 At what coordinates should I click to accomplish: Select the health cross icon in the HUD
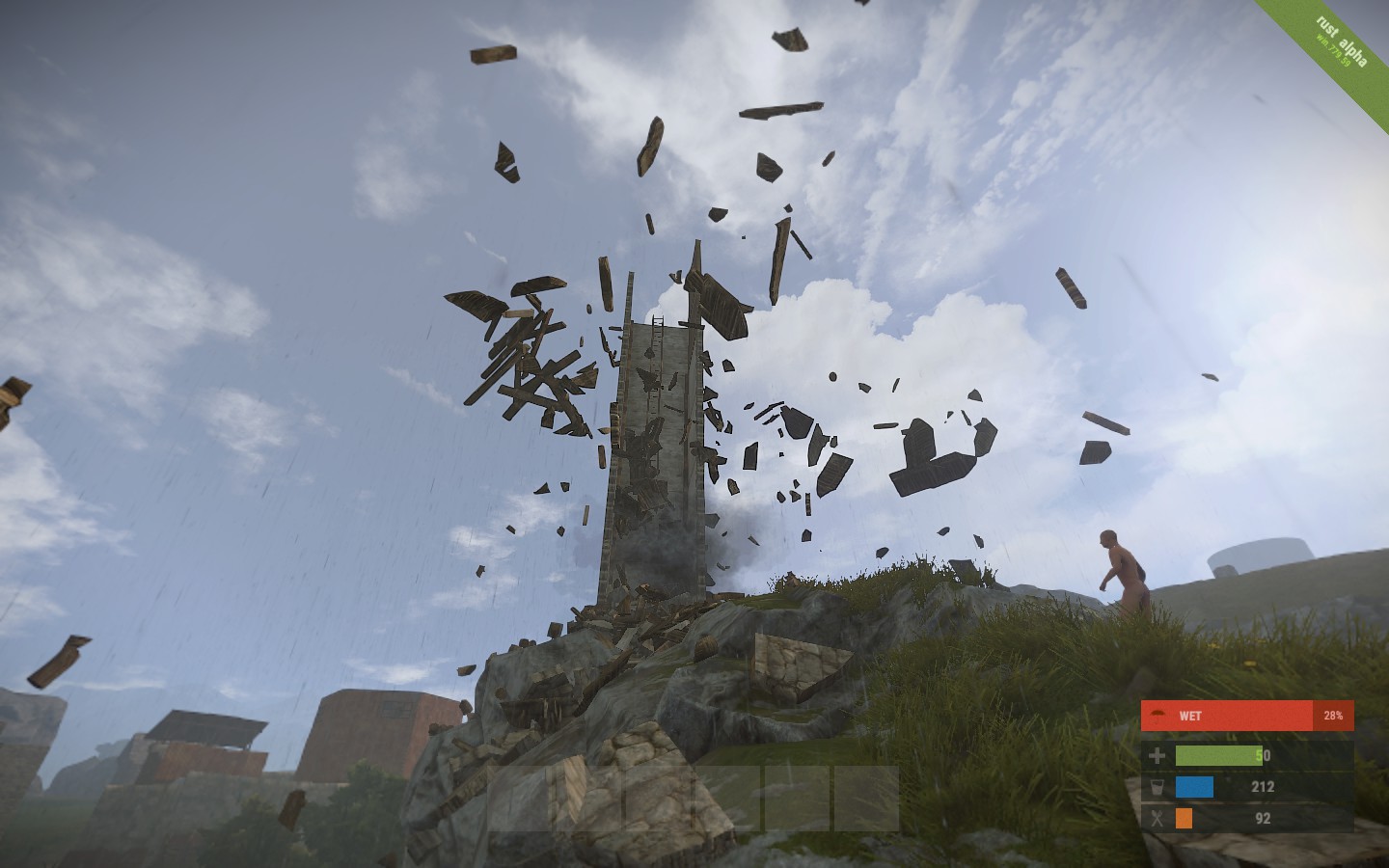click(1157, 755)
